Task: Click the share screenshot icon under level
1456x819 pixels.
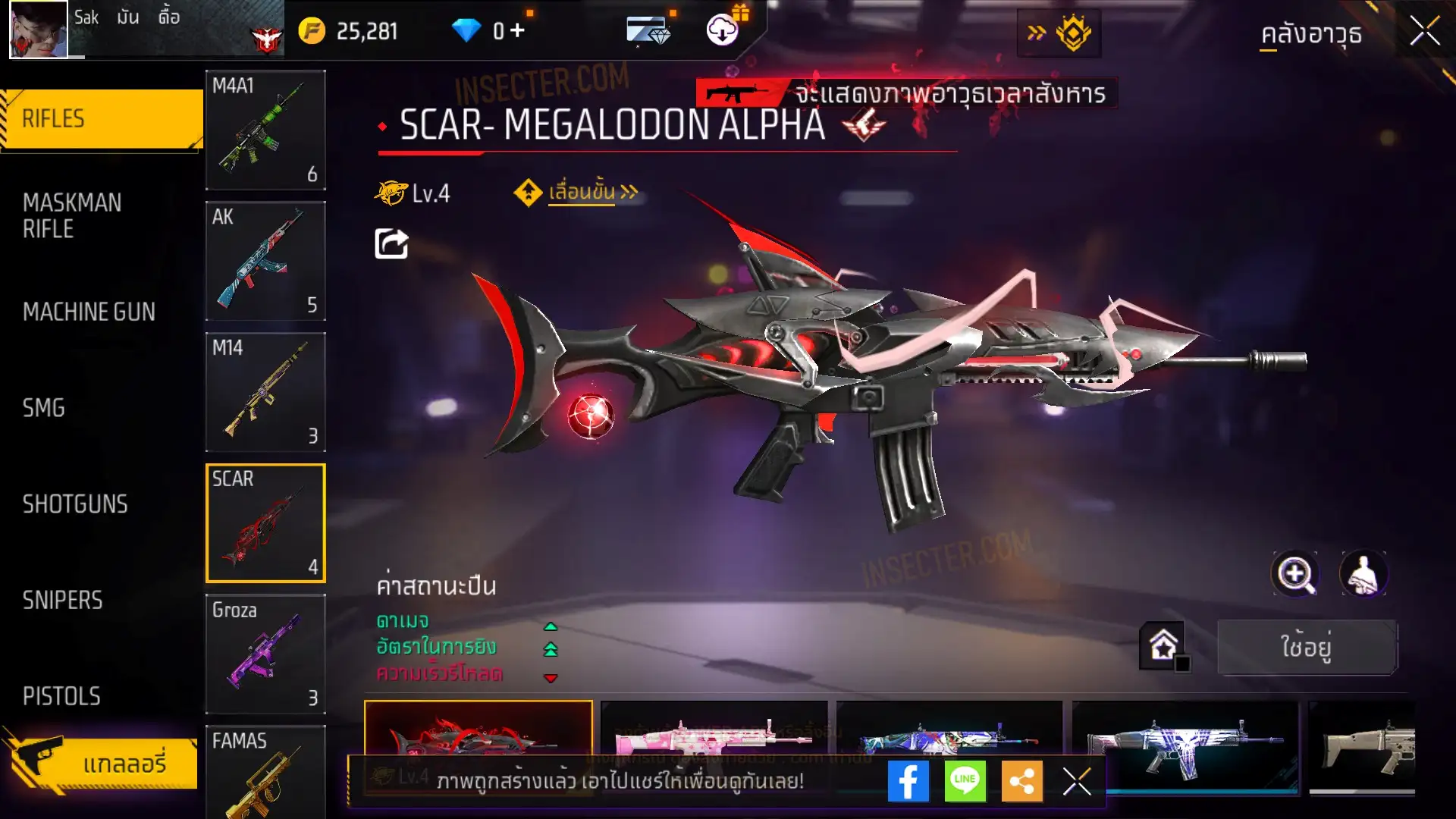Action: point(391,243)
